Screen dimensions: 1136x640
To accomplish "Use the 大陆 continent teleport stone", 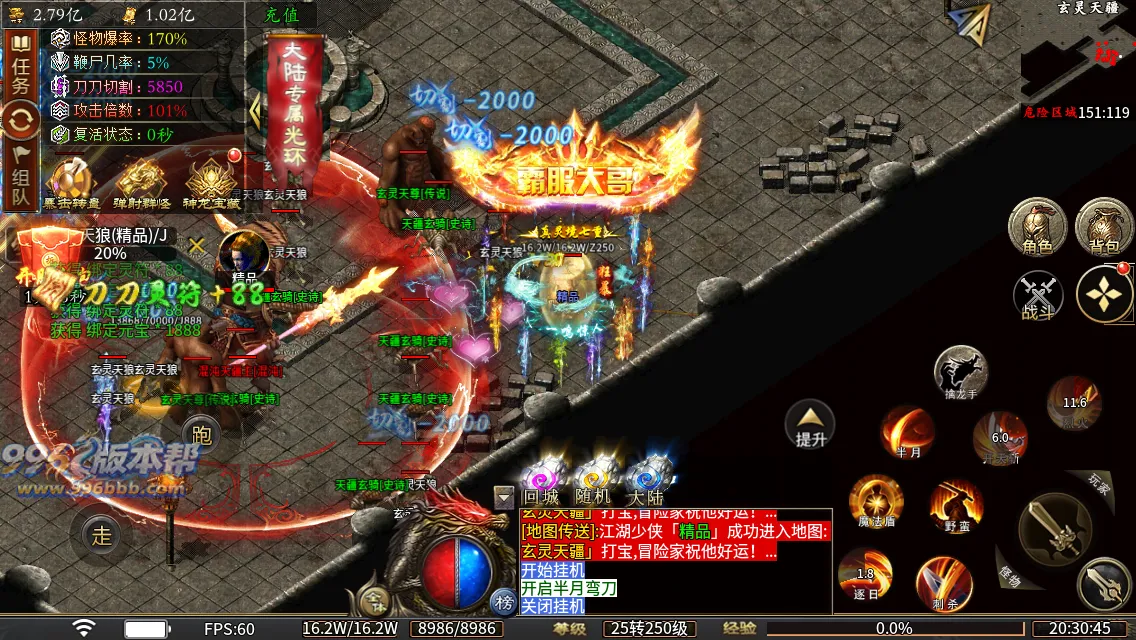I will pos(646,478).
